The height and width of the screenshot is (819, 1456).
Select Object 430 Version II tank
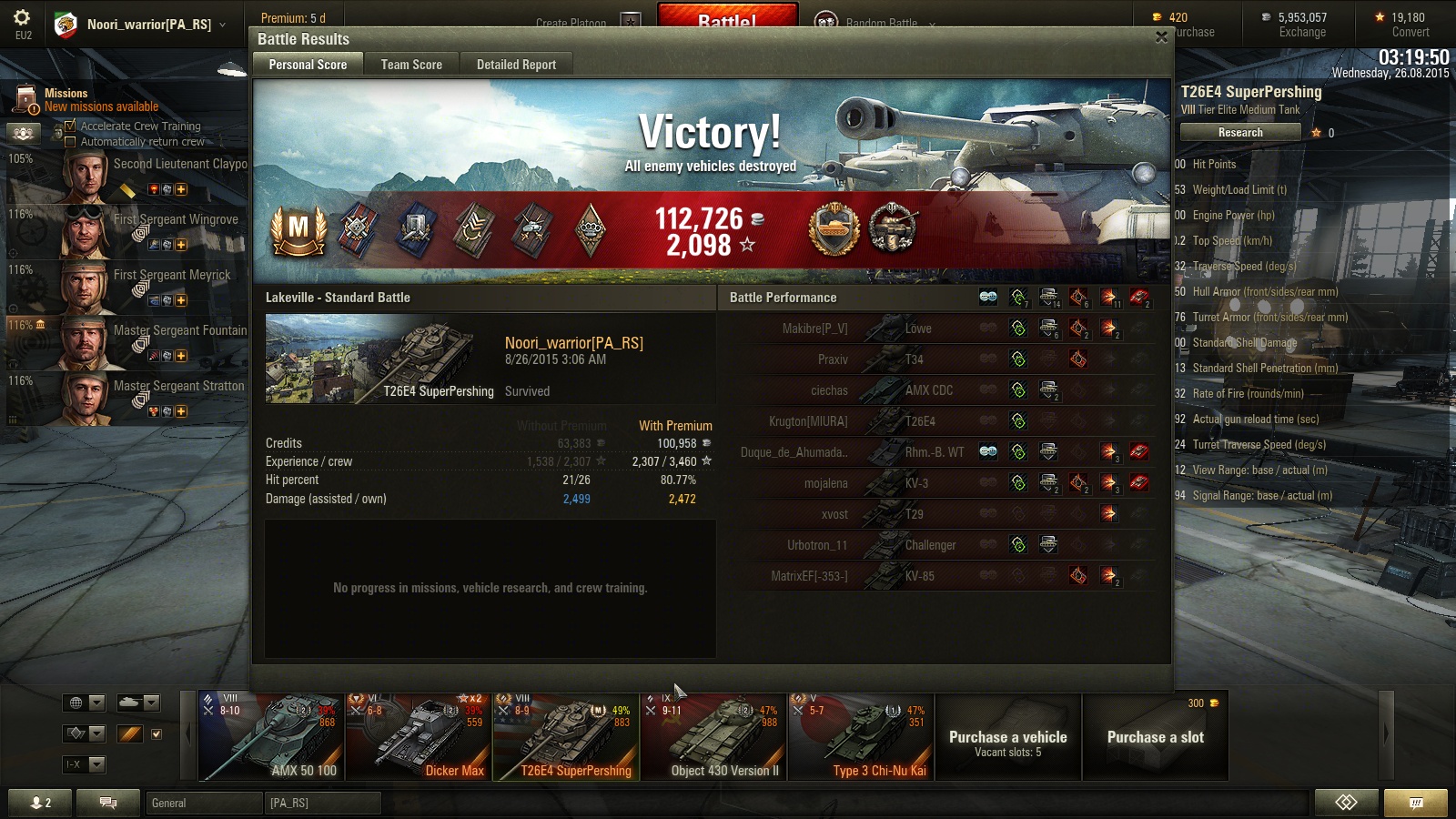(713, 737)
